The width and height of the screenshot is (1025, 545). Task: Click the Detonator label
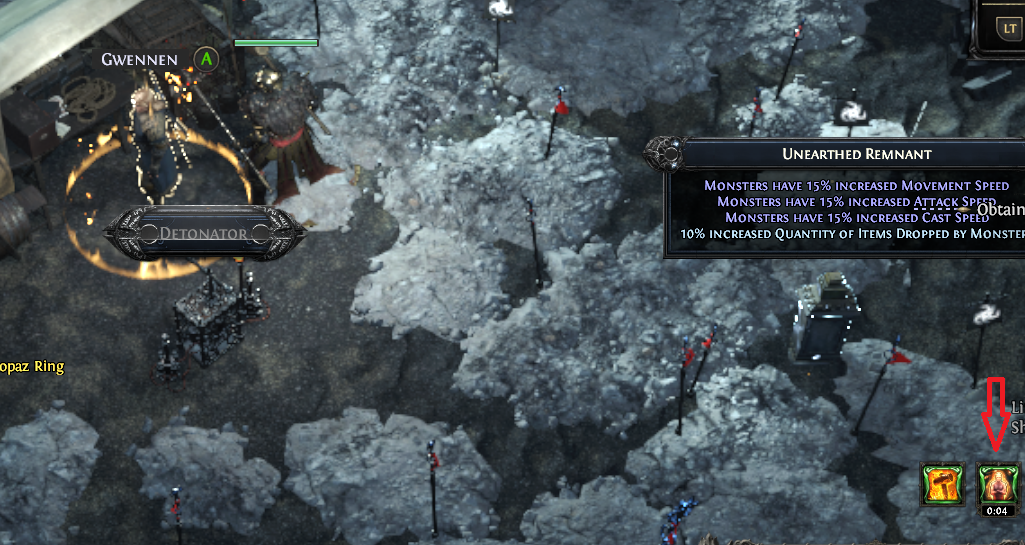(x=203, y=233)
